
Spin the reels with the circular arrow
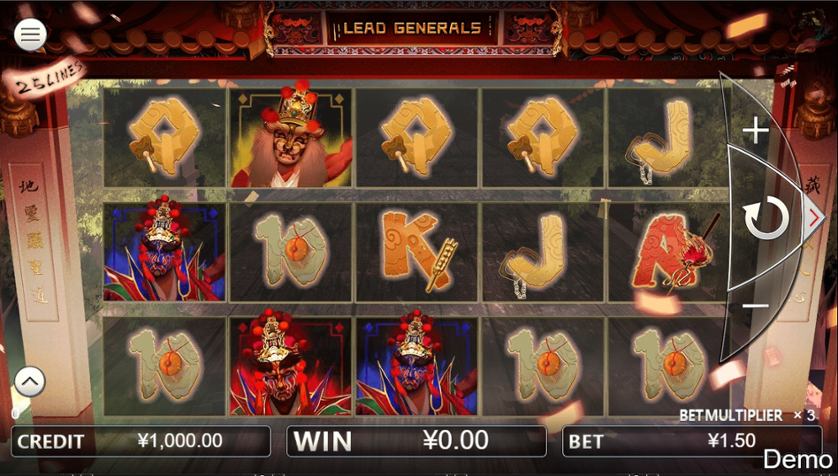(x=766, y=218)
